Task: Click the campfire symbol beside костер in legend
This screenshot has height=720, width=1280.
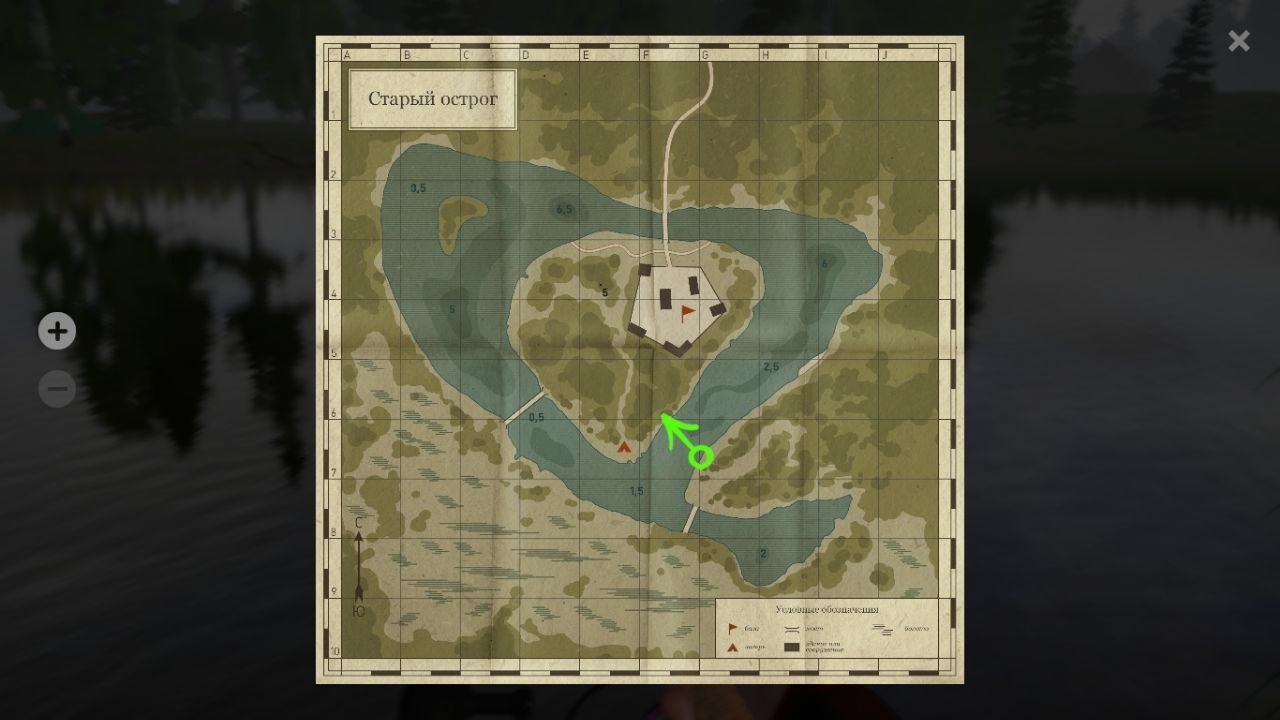Action: [x=732, y=645]
